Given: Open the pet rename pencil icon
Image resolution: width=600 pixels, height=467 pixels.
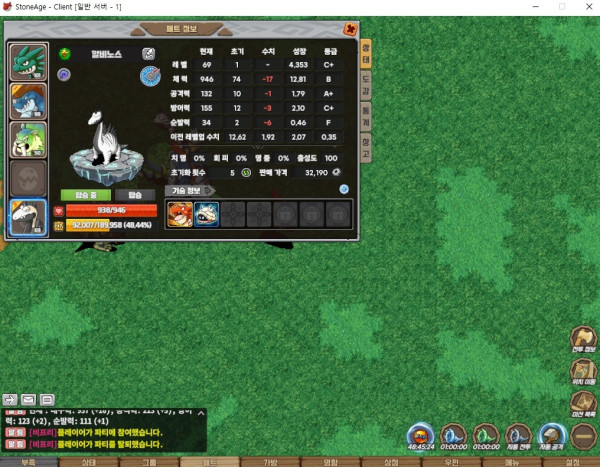Looking at the screenshot, I should [148, 53].
